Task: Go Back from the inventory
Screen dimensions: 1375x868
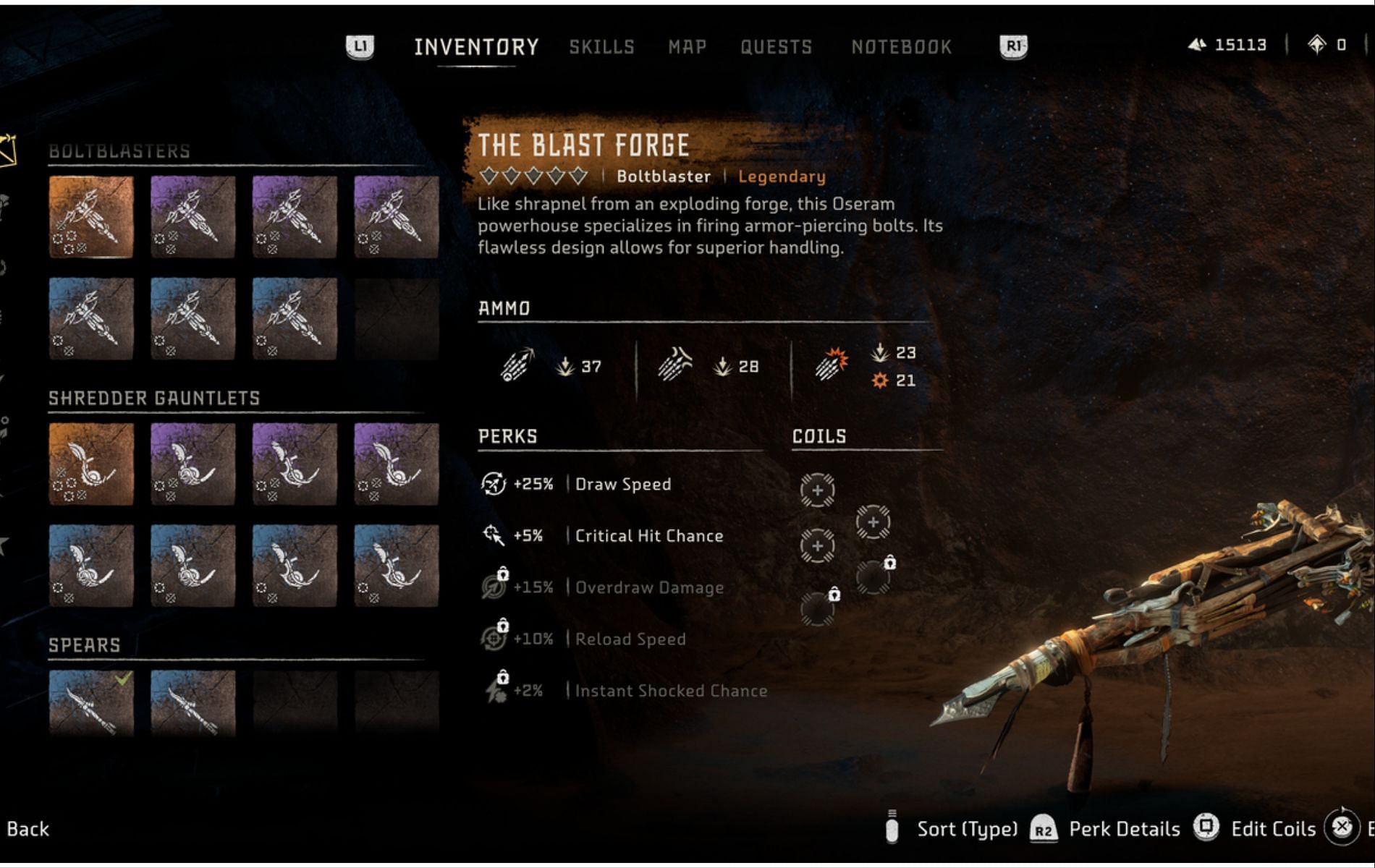Action: tap(28, 829)
